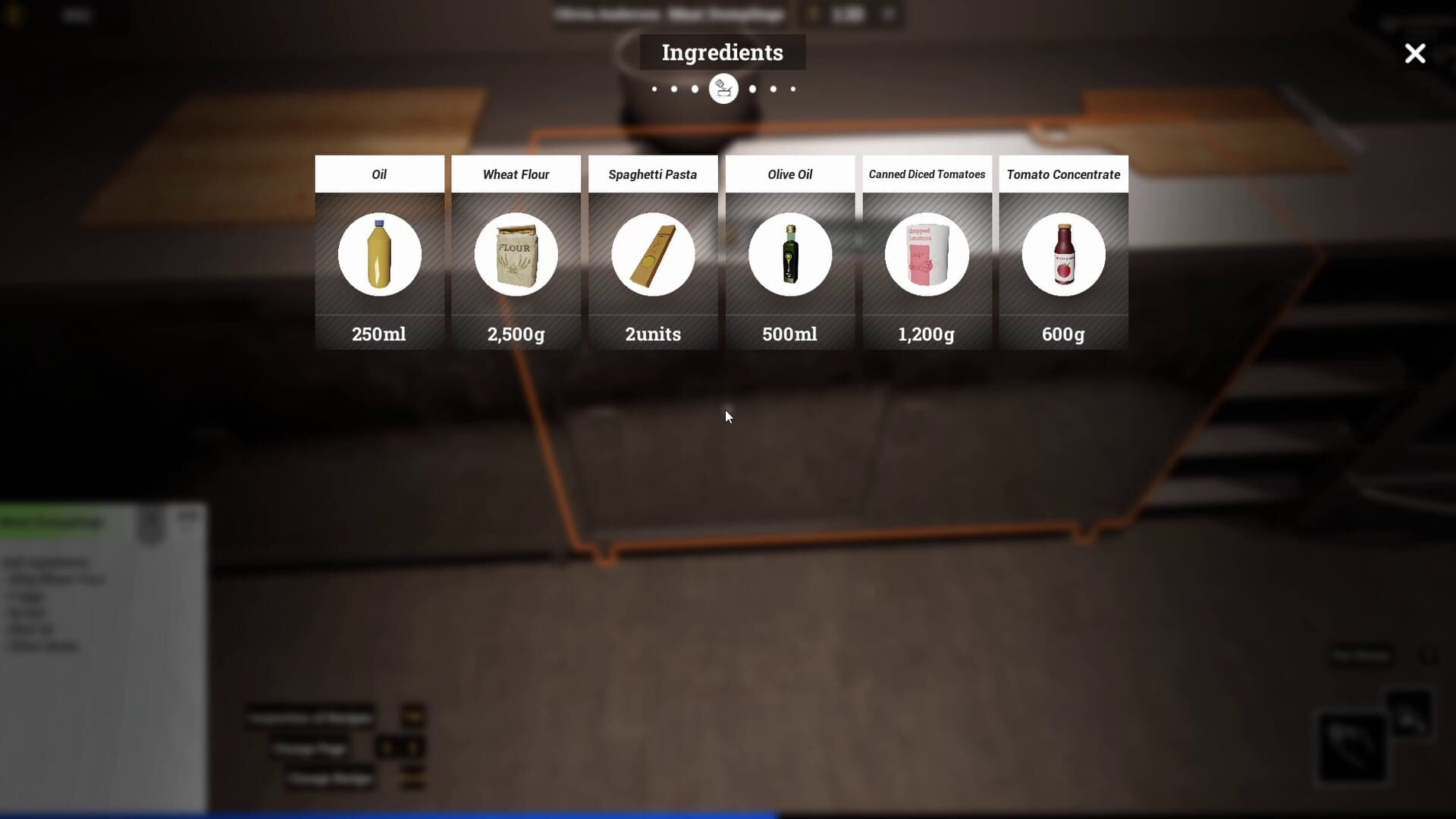The height and width of the screenshot is (819, 1456).
Task: Close the Ingredients overlay with the X
Action: (x=1414, y=53)
